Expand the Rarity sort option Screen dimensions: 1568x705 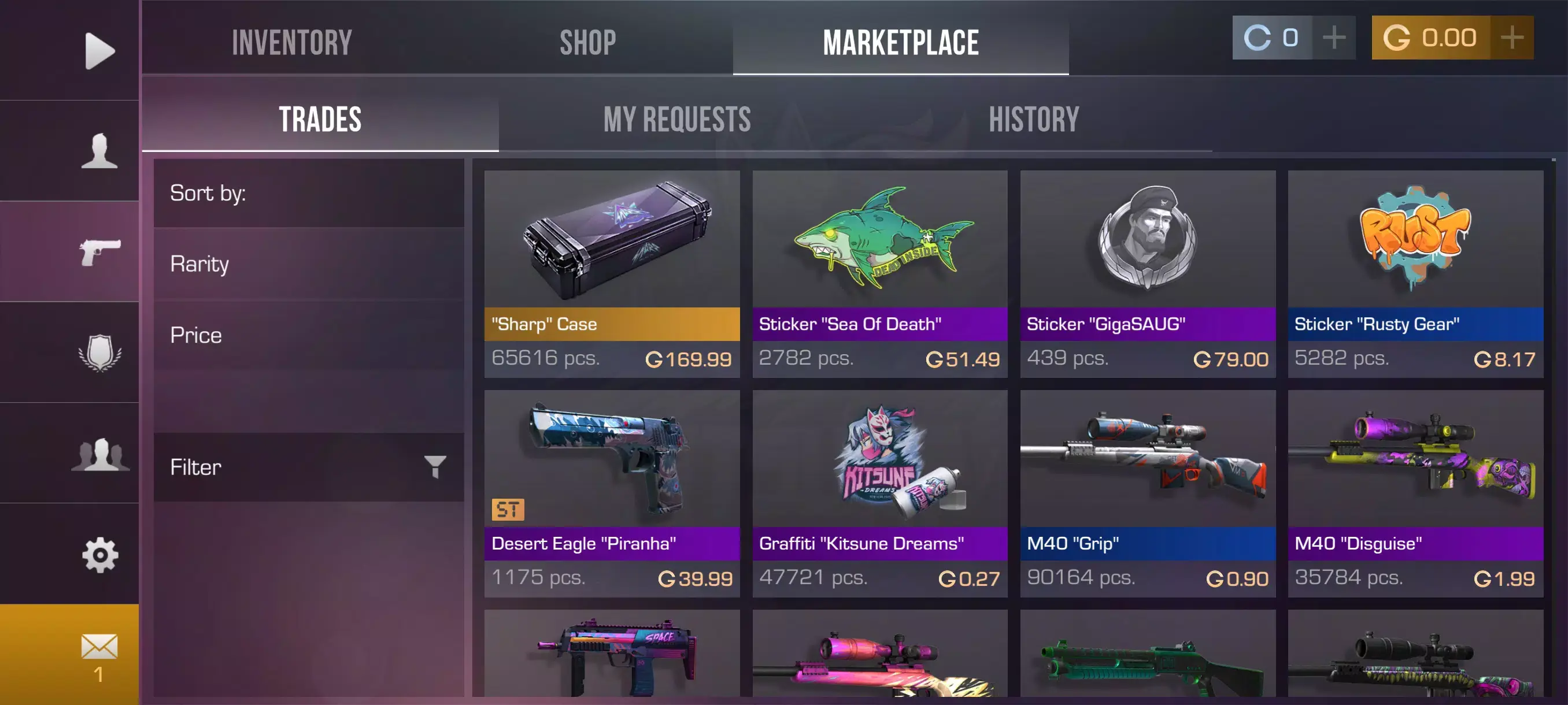[x=308, y=264]
